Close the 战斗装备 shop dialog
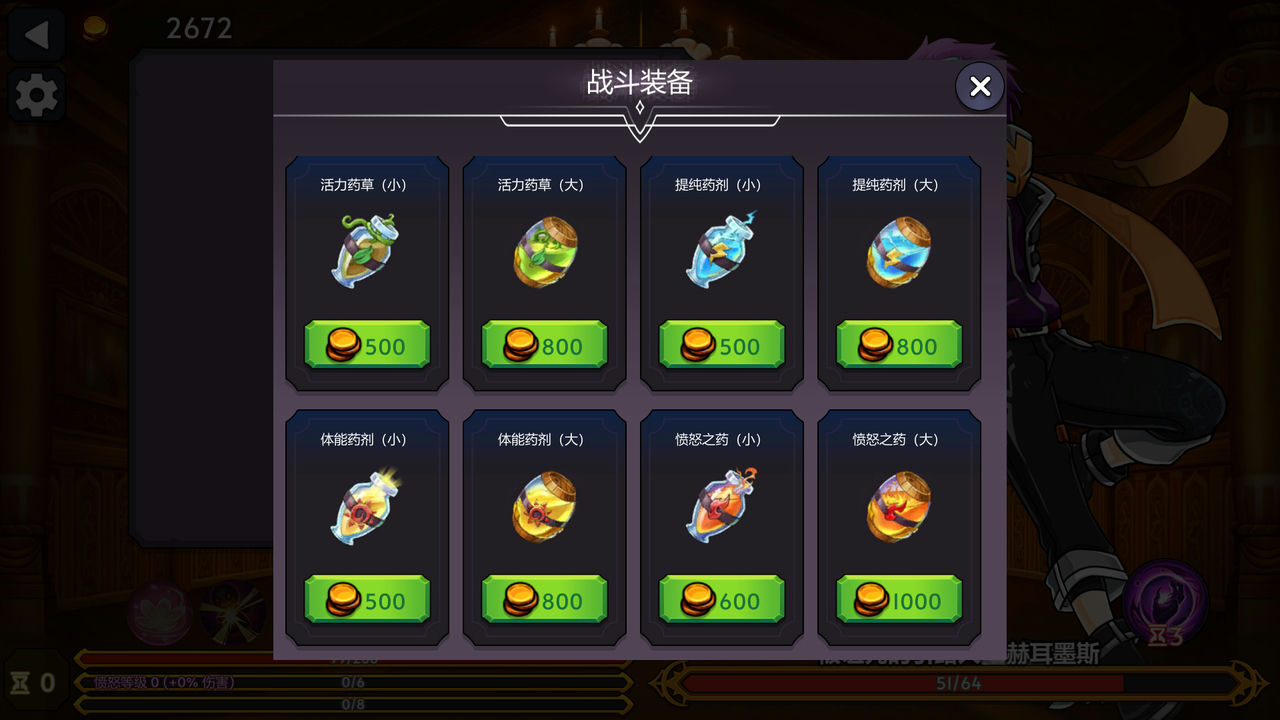The width and height of the screenshot is (1280, 720). point(979,86)
